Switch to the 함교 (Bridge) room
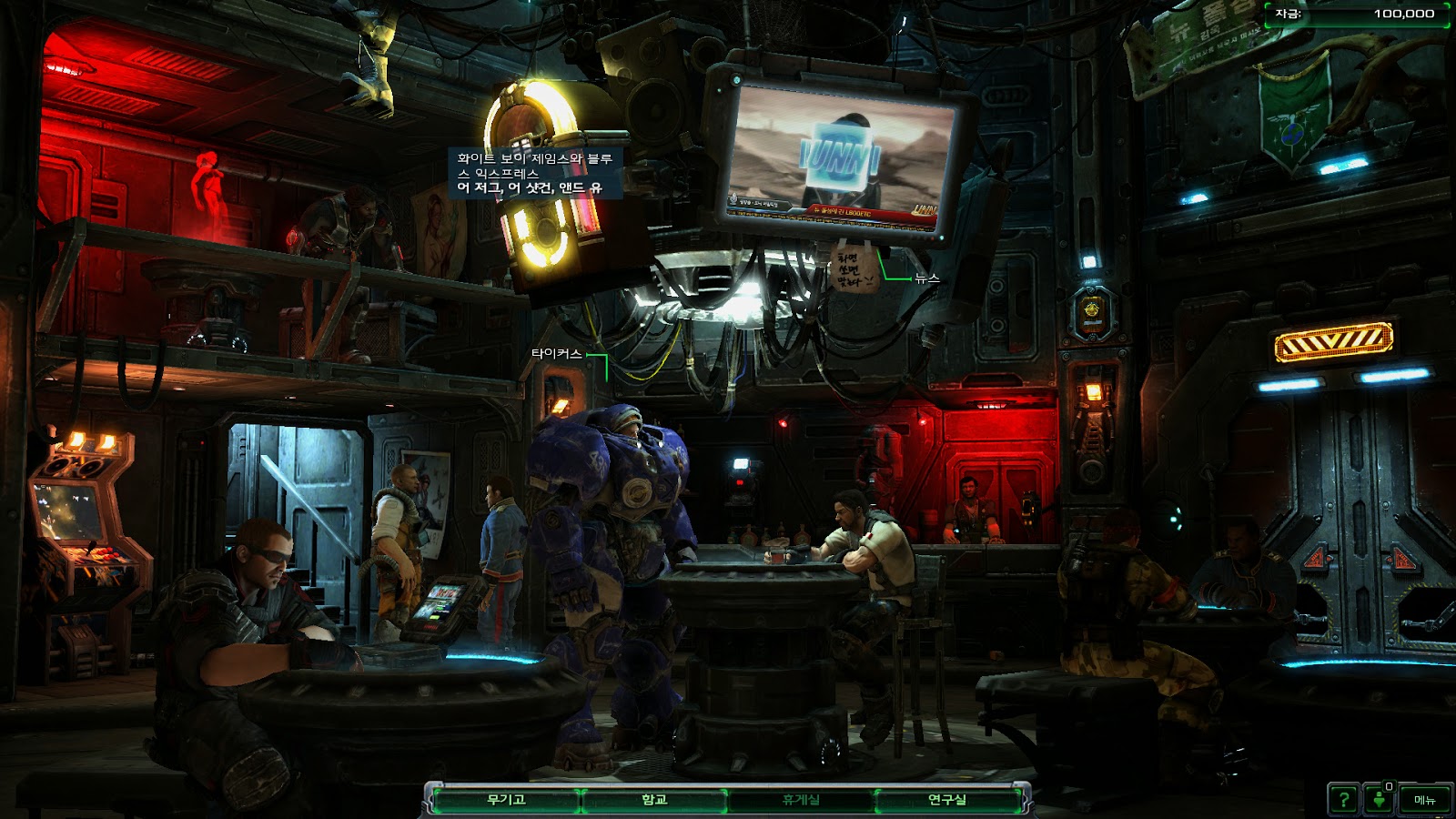Screen dimensions: 1456x819 pos(654,800)
